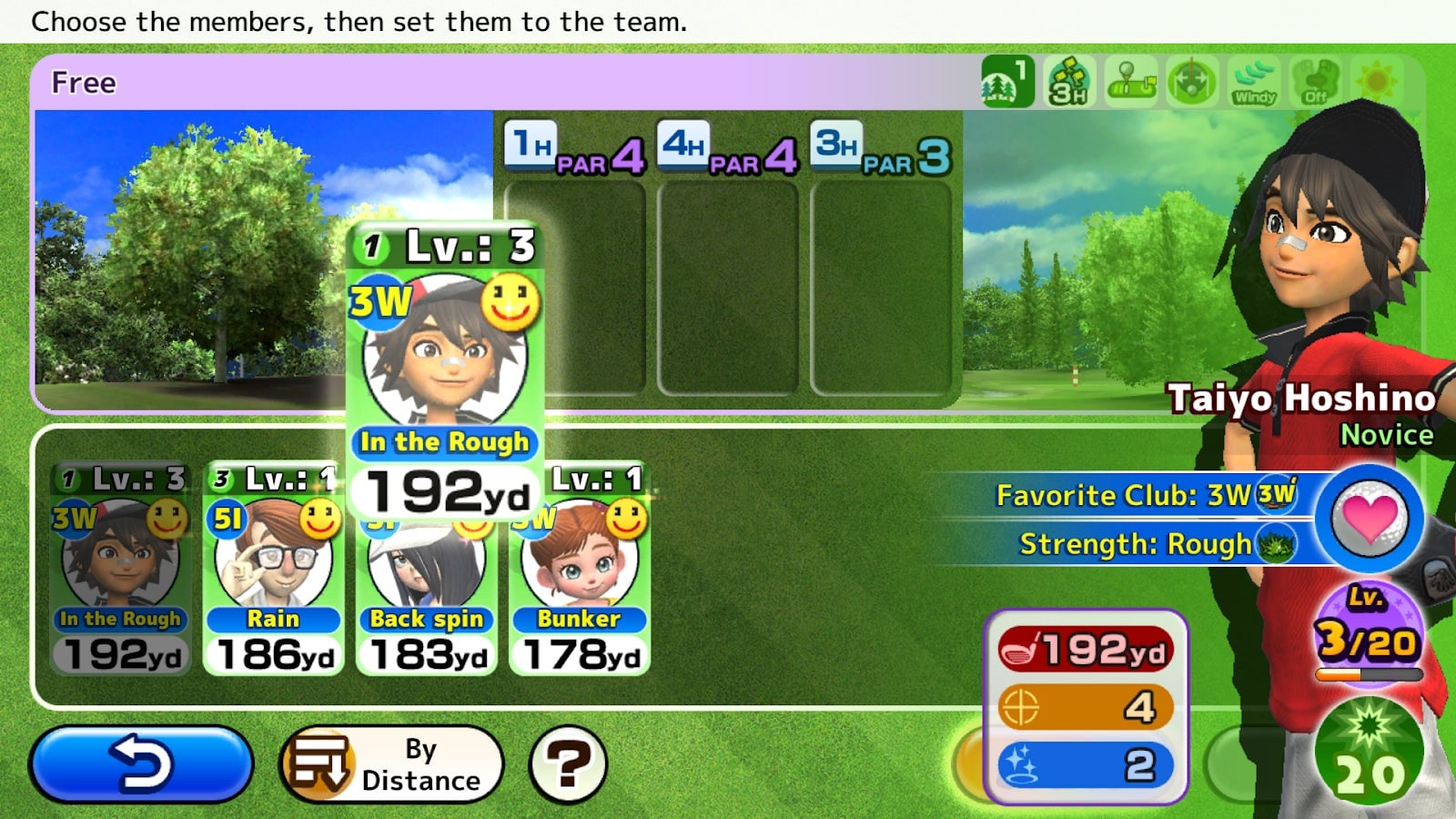The width and height of the screenshot is (1456, 819).
Task: Sort members using By Distance button
Action: click(x=391, y=763)
